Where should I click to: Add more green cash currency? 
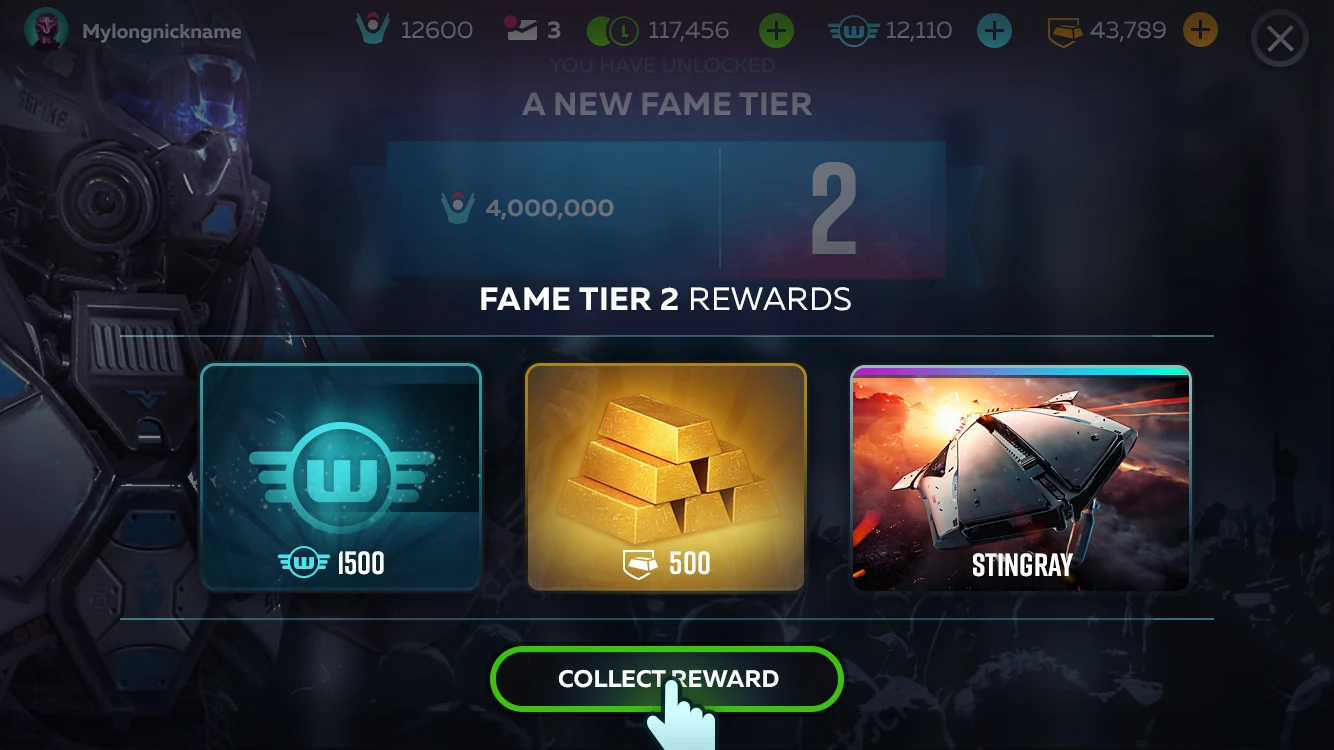pyautogui.click(x=776, y=31)
